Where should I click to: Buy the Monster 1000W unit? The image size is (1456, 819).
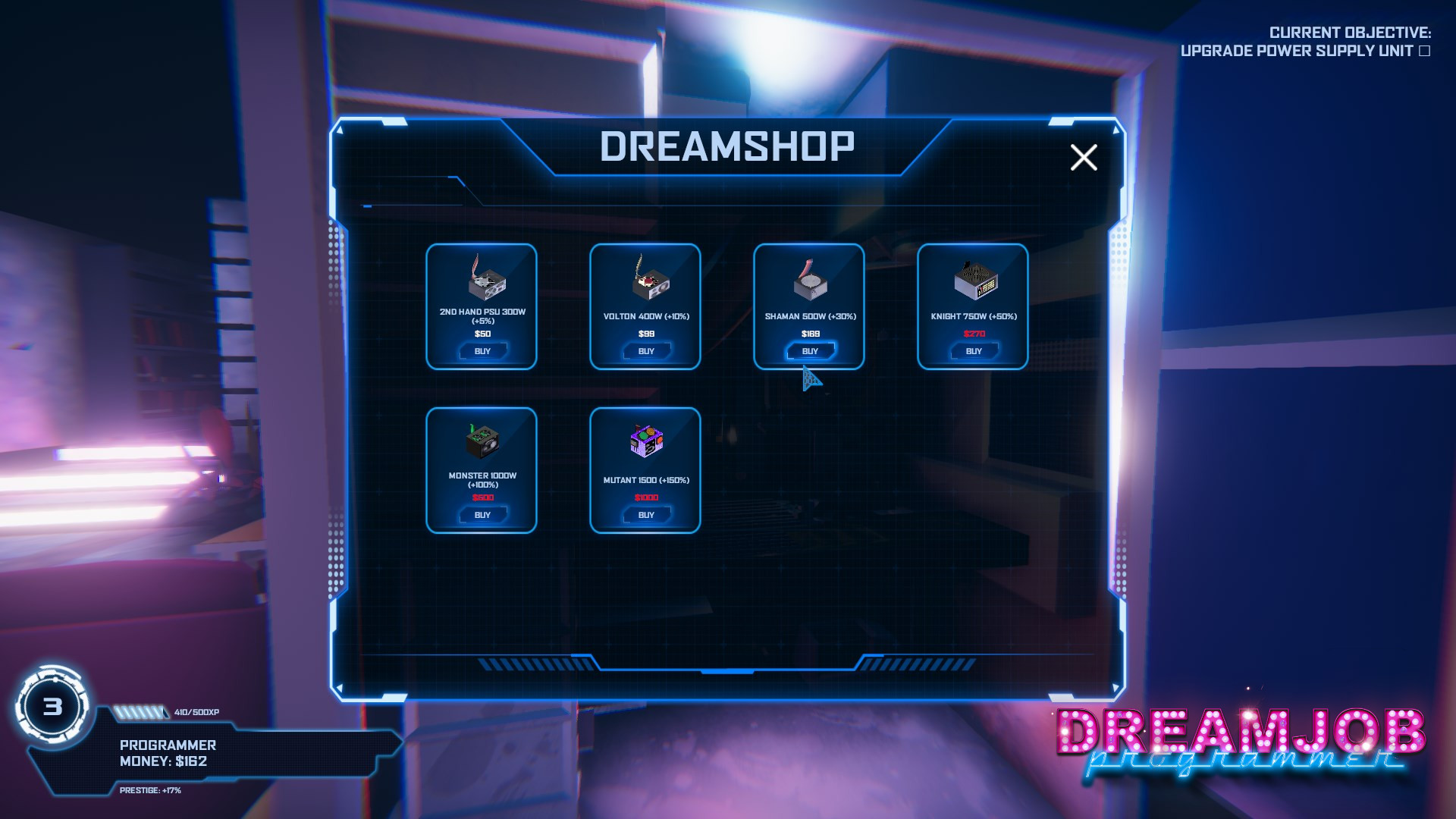[482, 515]
